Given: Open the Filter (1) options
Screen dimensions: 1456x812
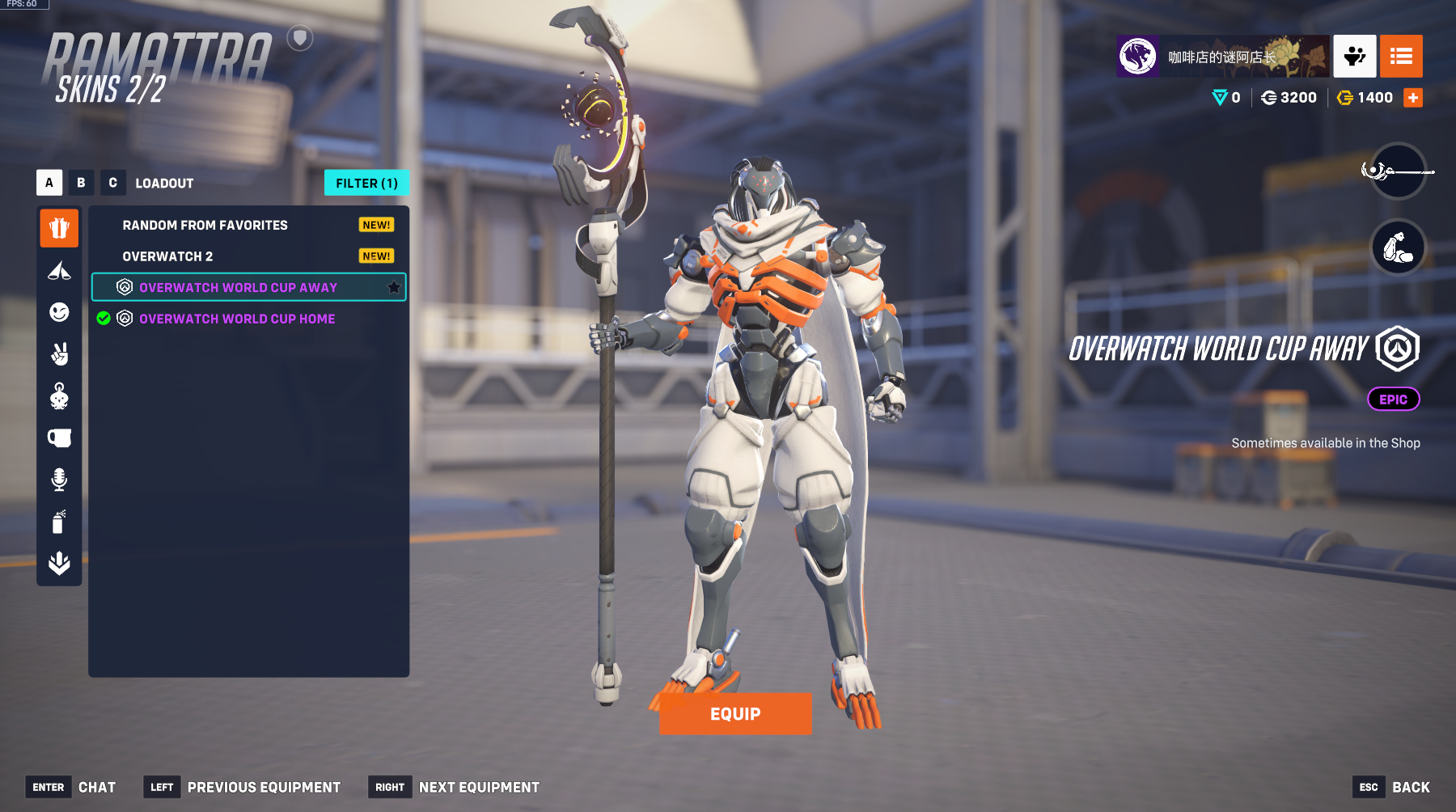Looking at the screenshot, I should (x=366, y=184).
